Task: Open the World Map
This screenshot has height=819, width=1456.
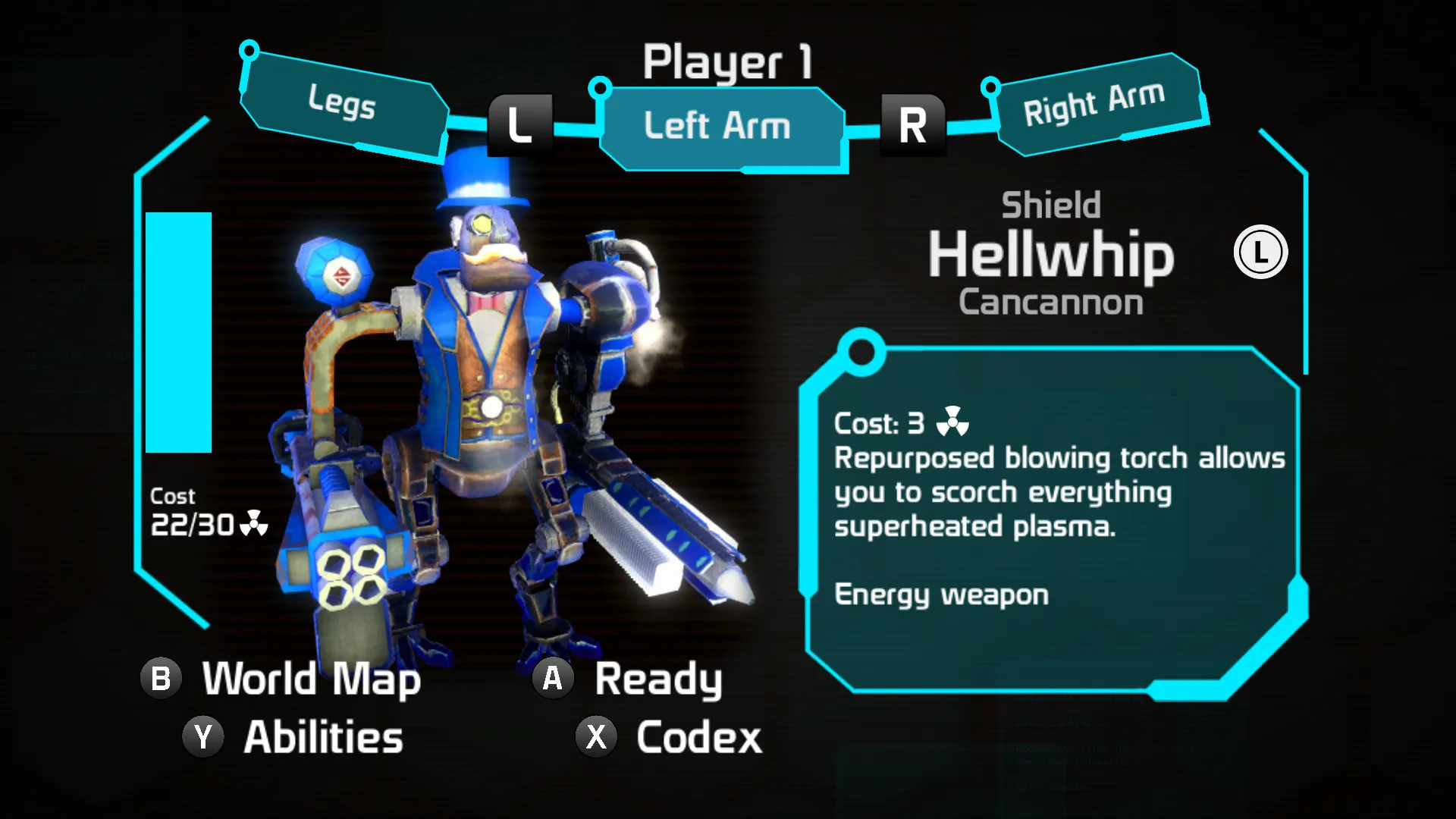Action: point(311,679)
